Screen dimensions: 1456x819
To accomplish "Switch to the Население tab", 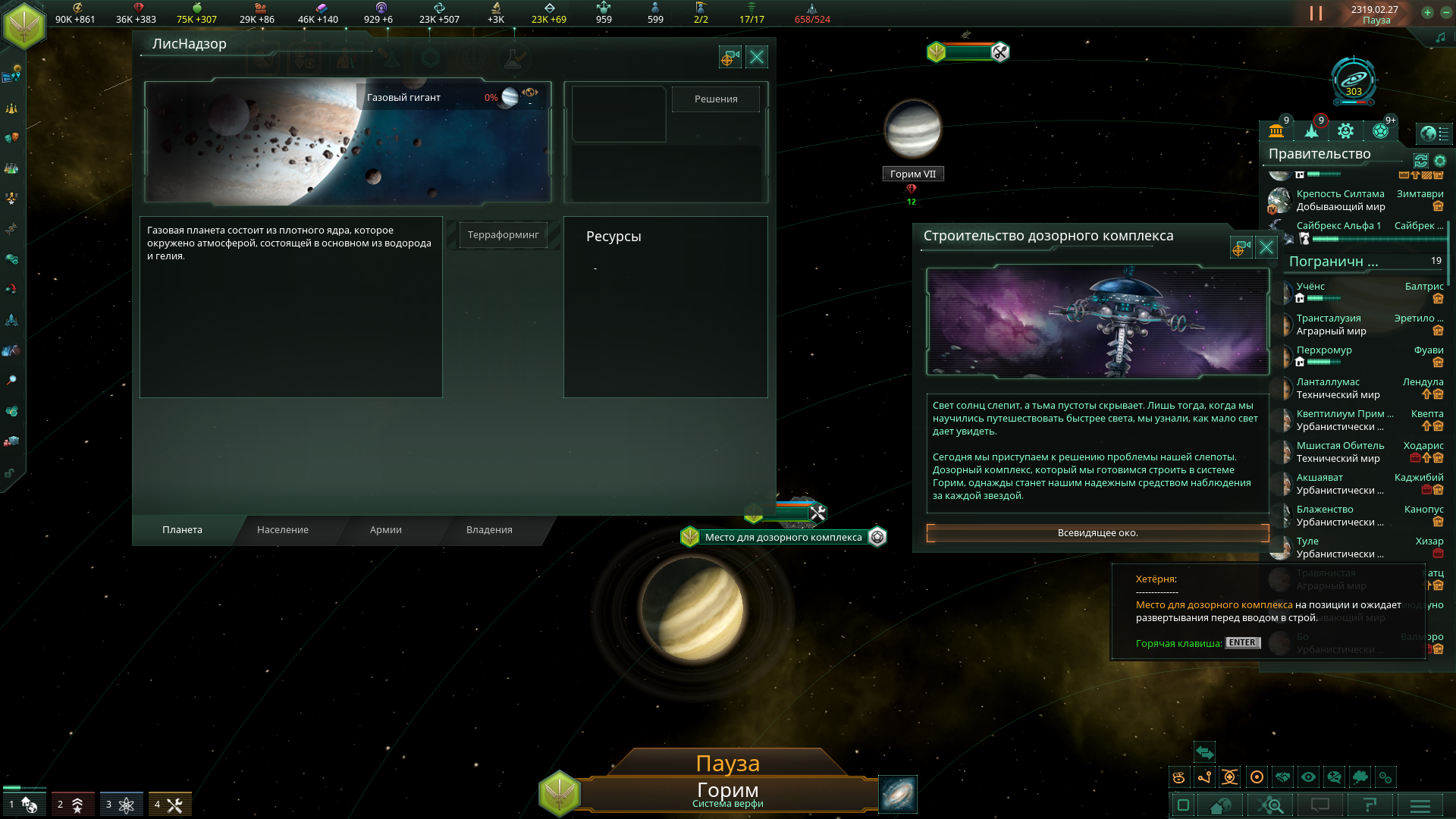I will point(283,530).
